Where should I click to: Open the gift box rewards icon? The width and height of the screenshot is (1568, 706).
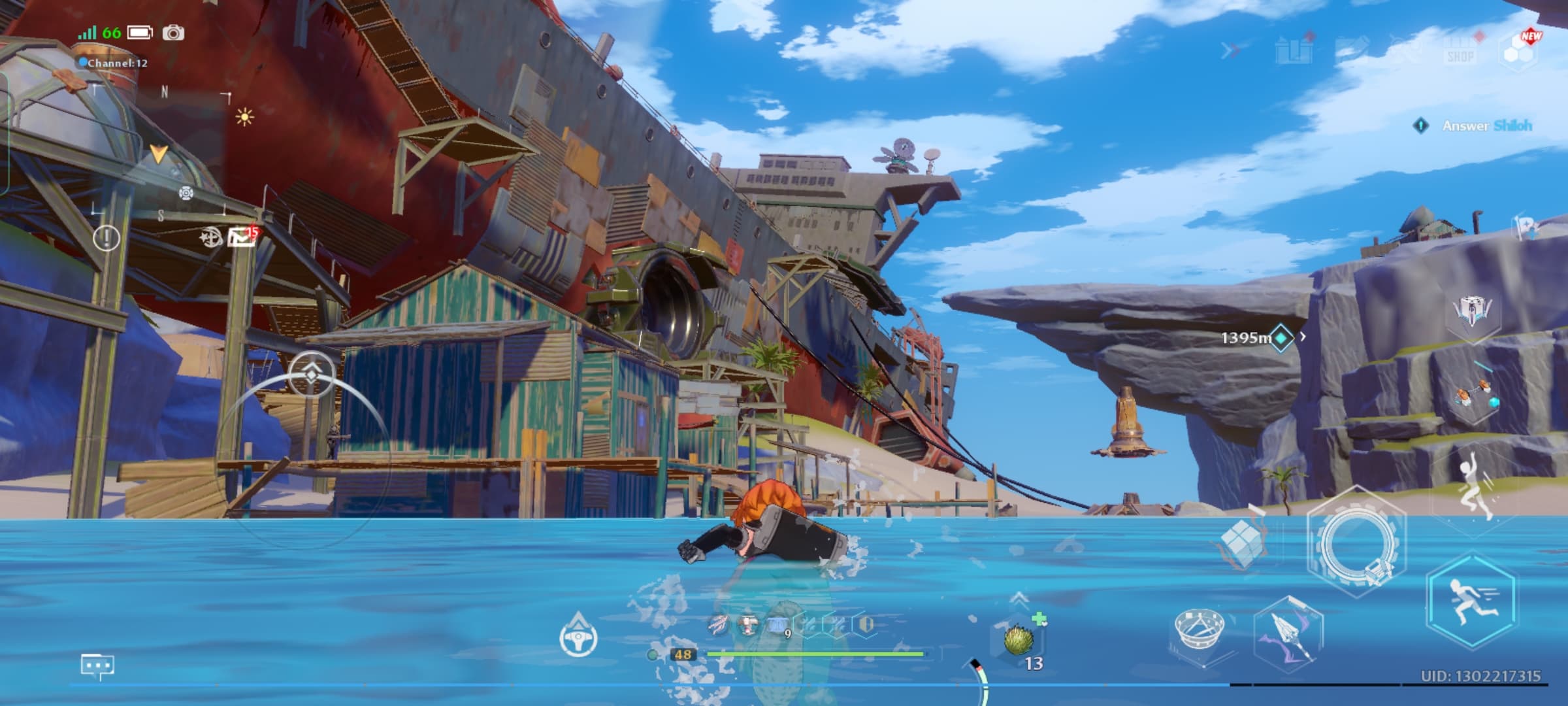1294,50
